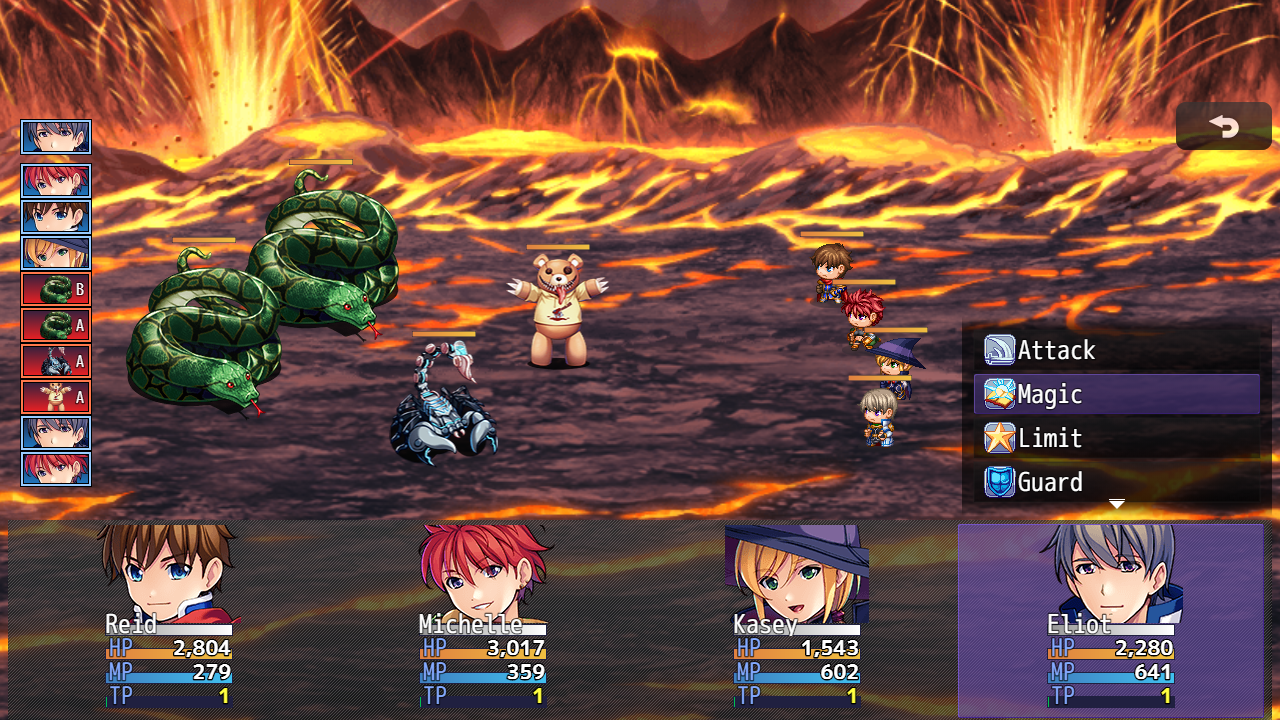Click the back arrow button
The width and height of the screenshot is (1280, 720).
[x=1223, y=126]
